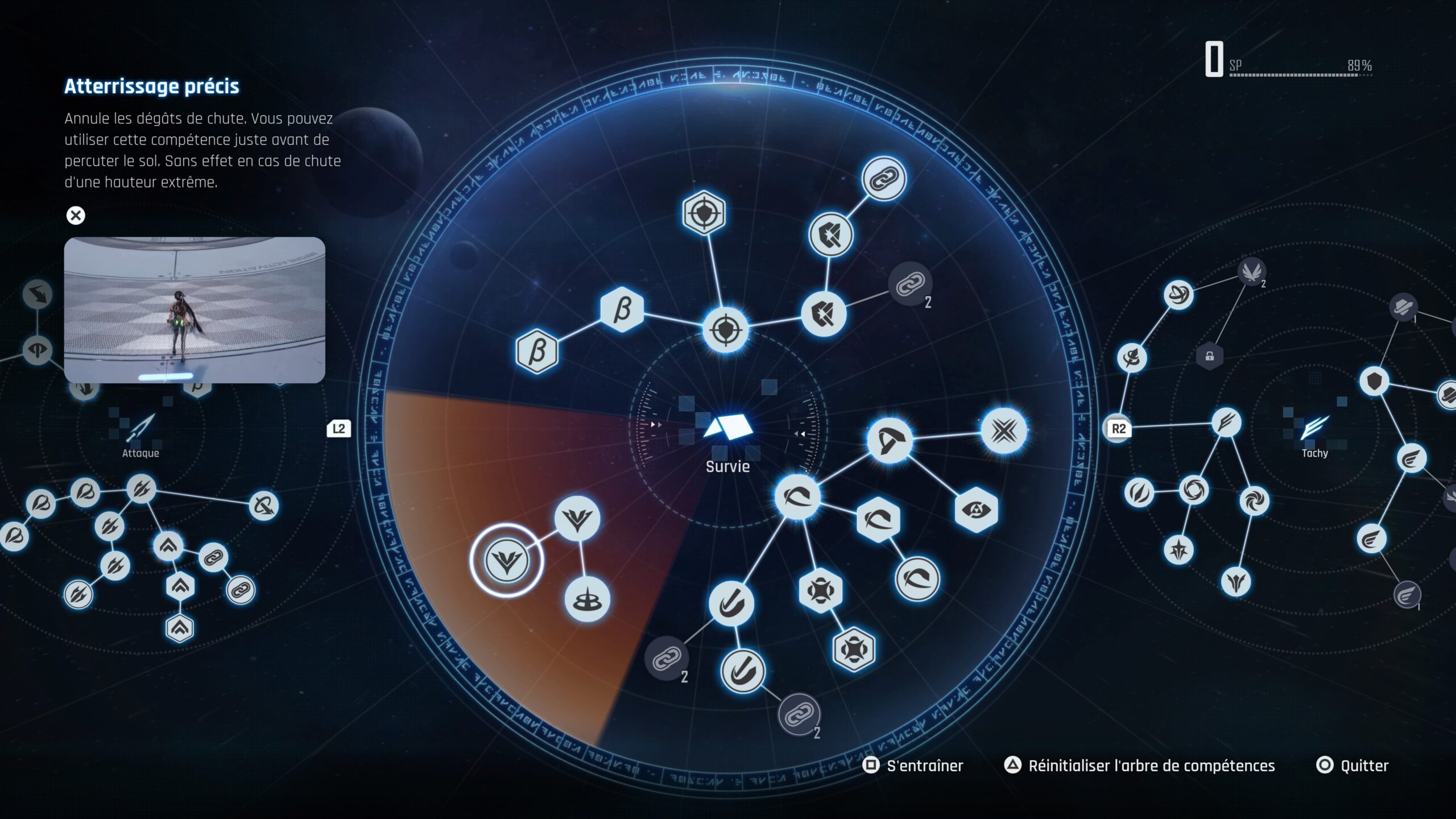1456x819 pixels.
Task: Select the Survie tree center emblem
Action: coord(727,429)
